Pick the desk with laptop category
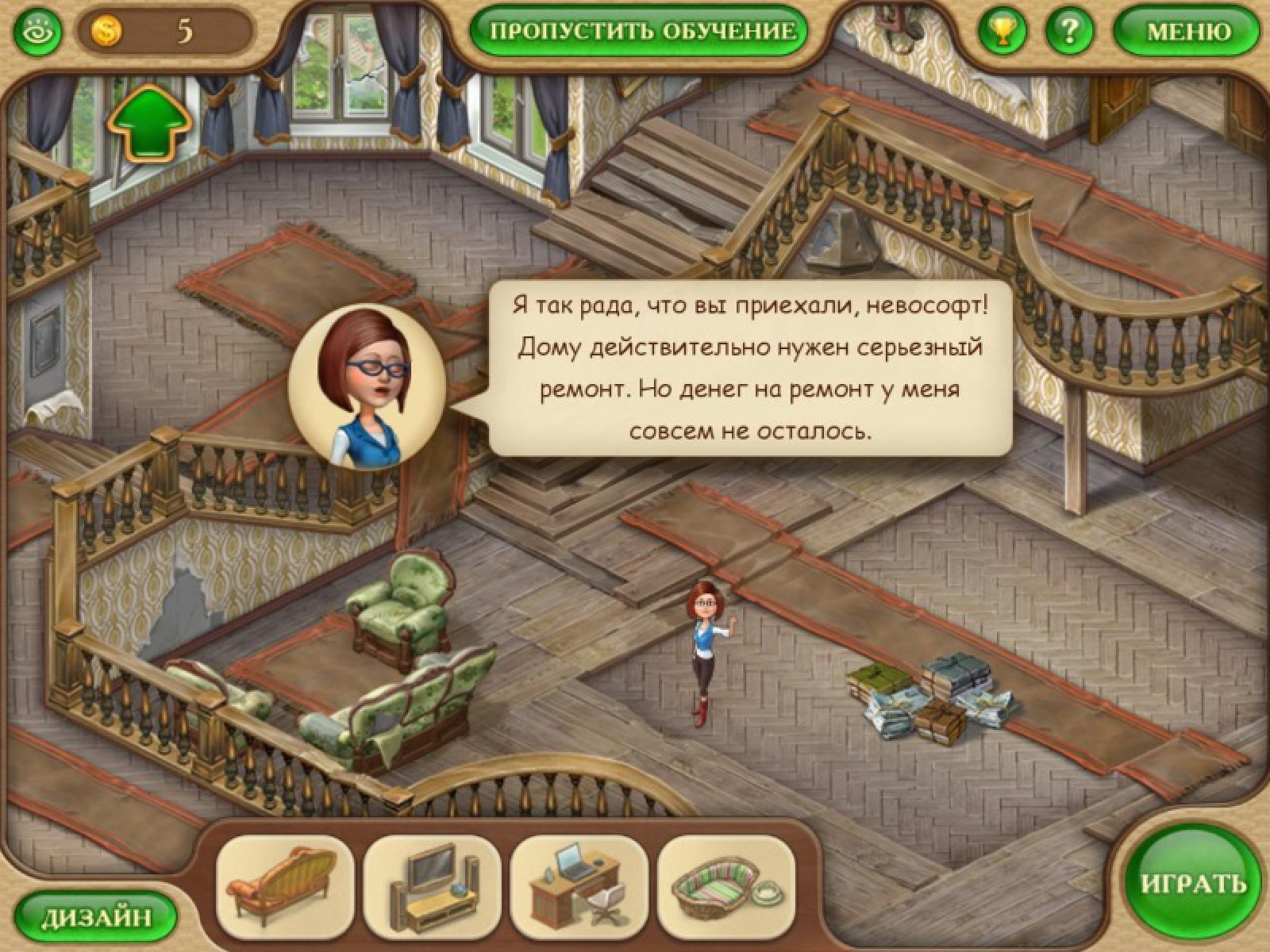This screenshot has width=1270, height=952. point(579,882)
